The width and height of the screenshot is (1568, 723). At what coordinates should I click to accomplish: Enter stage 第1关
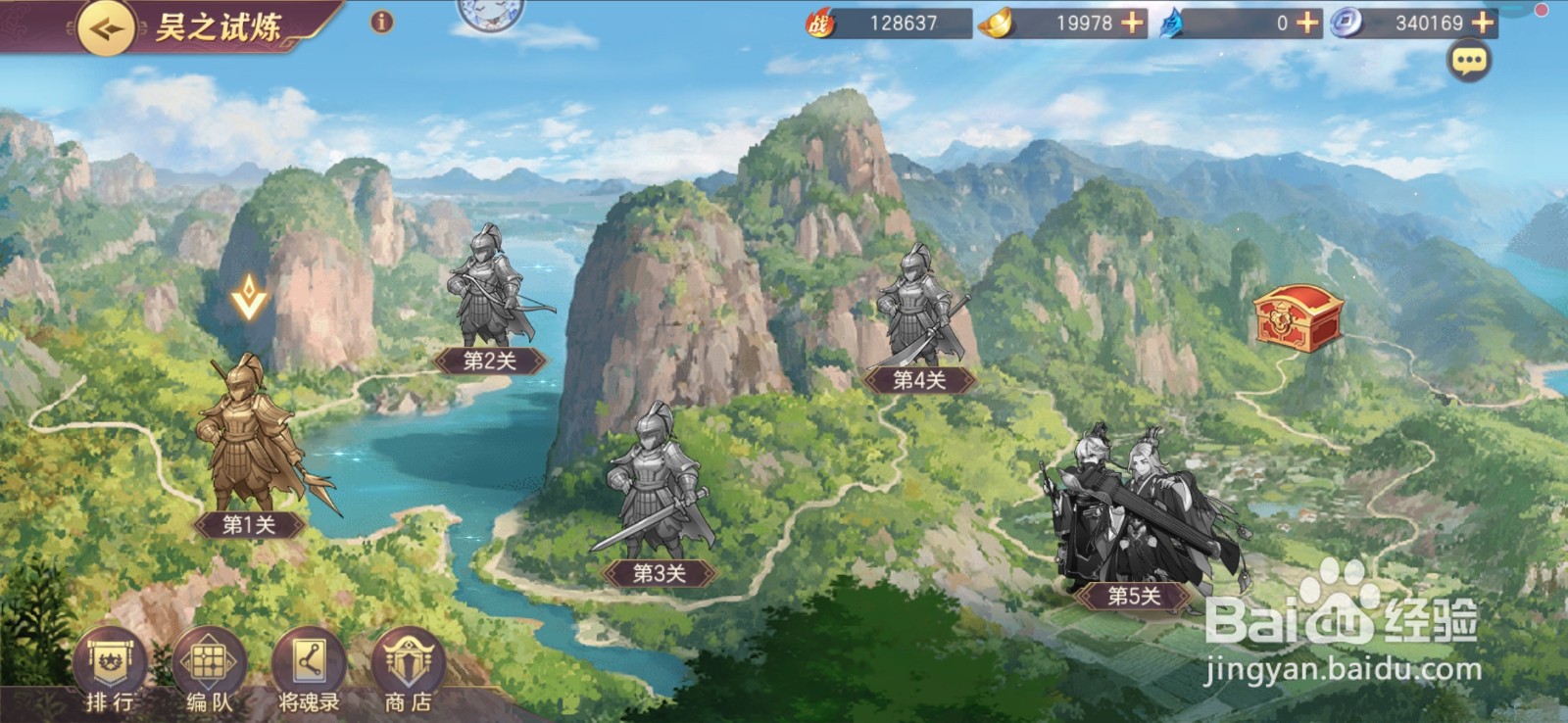247,451
